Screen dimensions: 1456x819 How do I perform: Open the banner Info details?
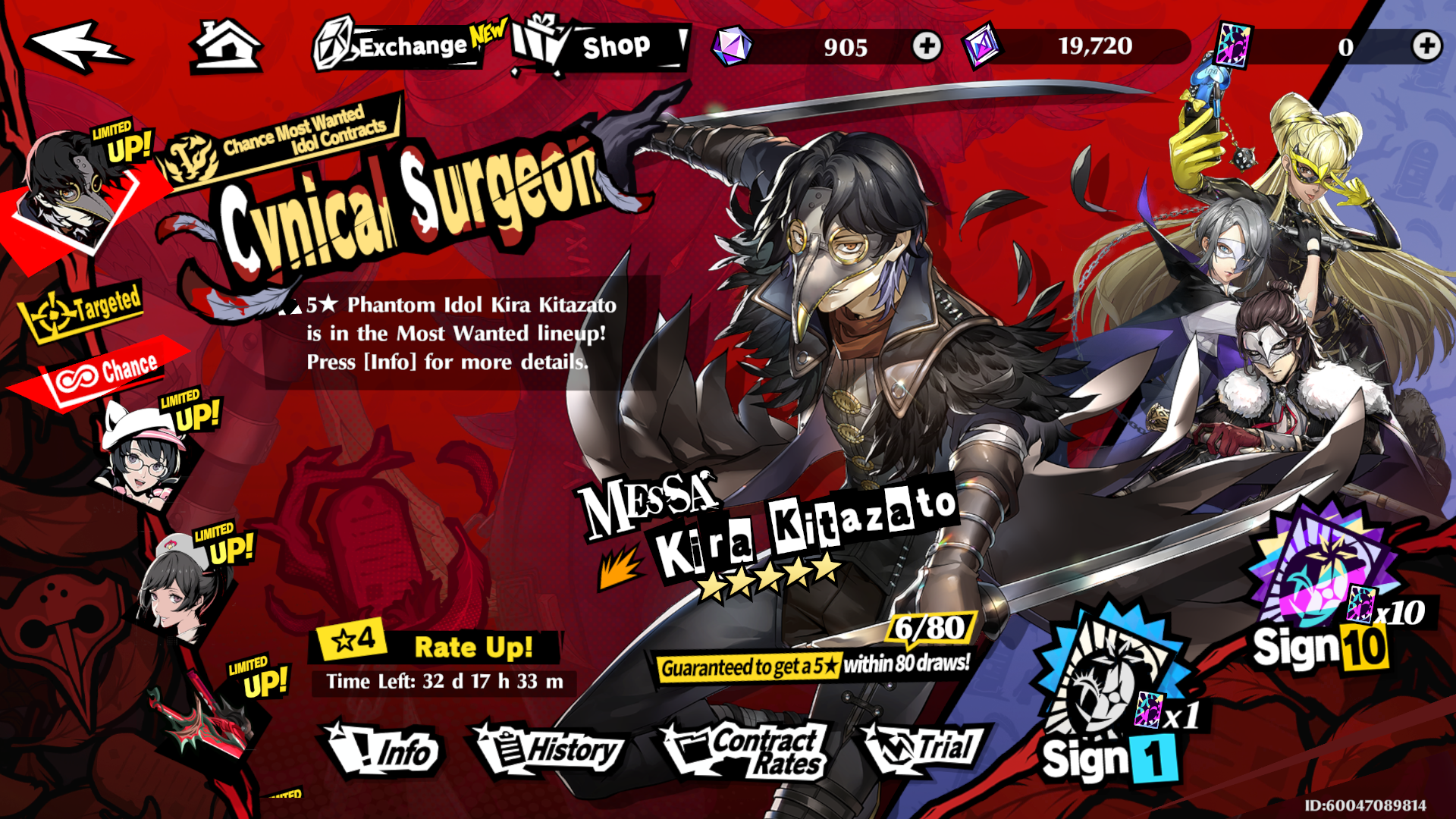tap(383, 752)
